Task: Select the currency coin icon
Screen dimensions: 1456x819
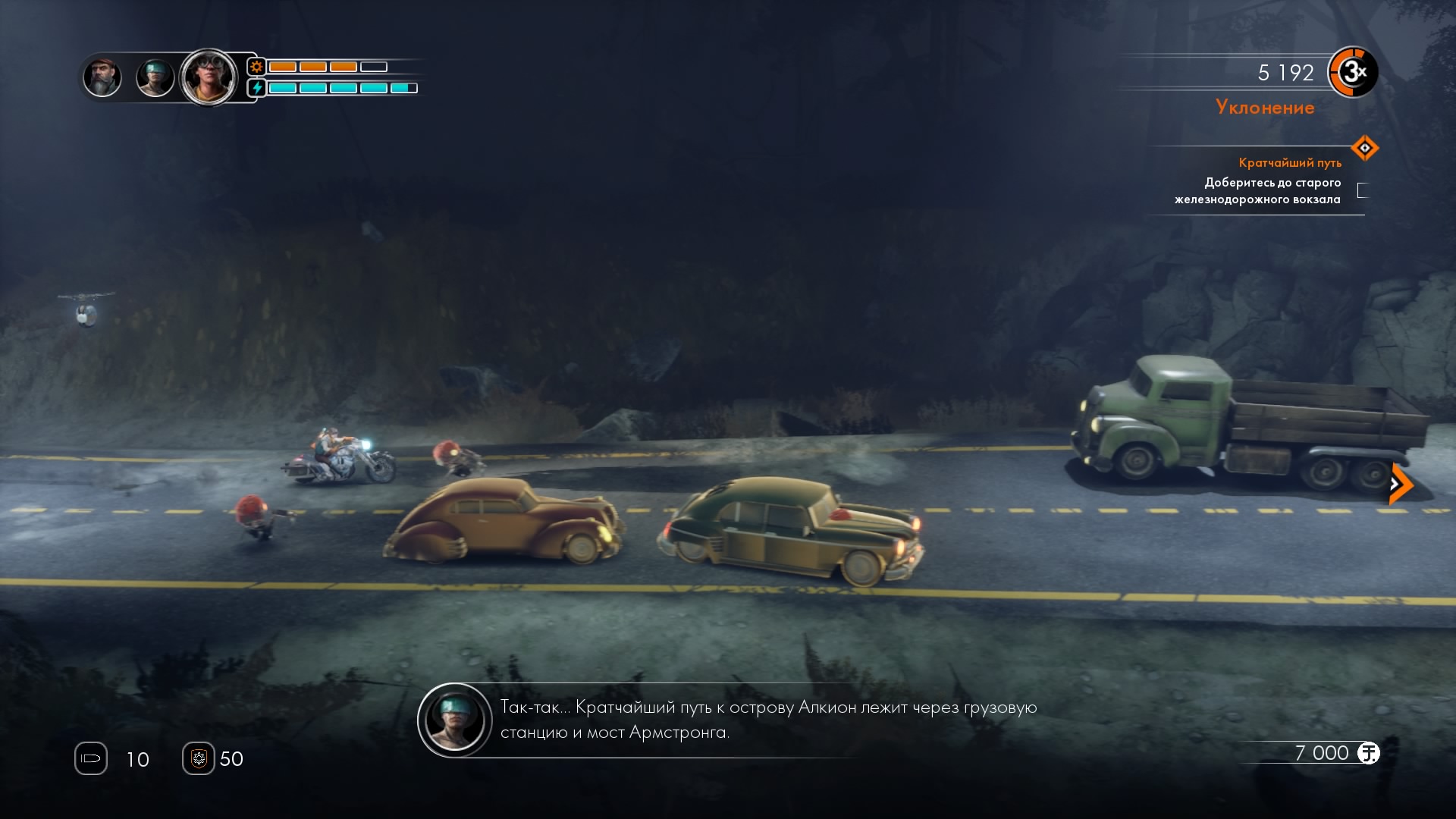Action: click(1369, 753)
